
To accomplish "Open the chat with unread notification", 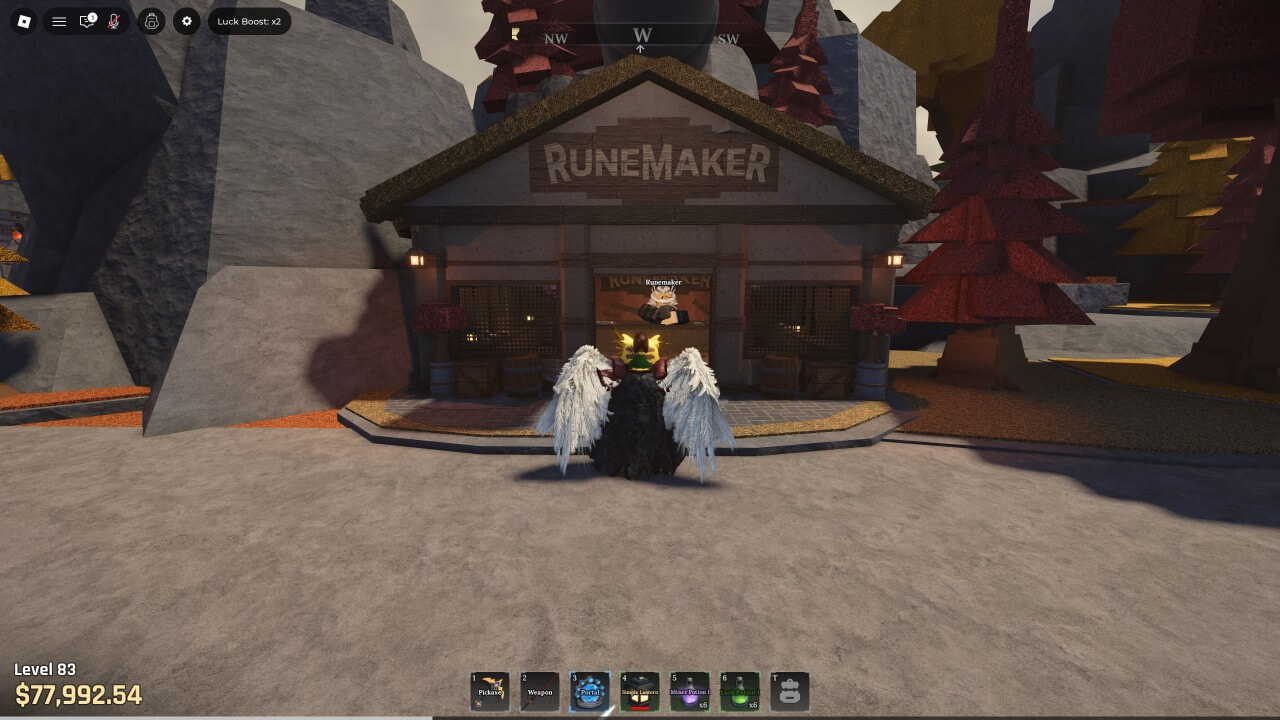I will [87, 21].
